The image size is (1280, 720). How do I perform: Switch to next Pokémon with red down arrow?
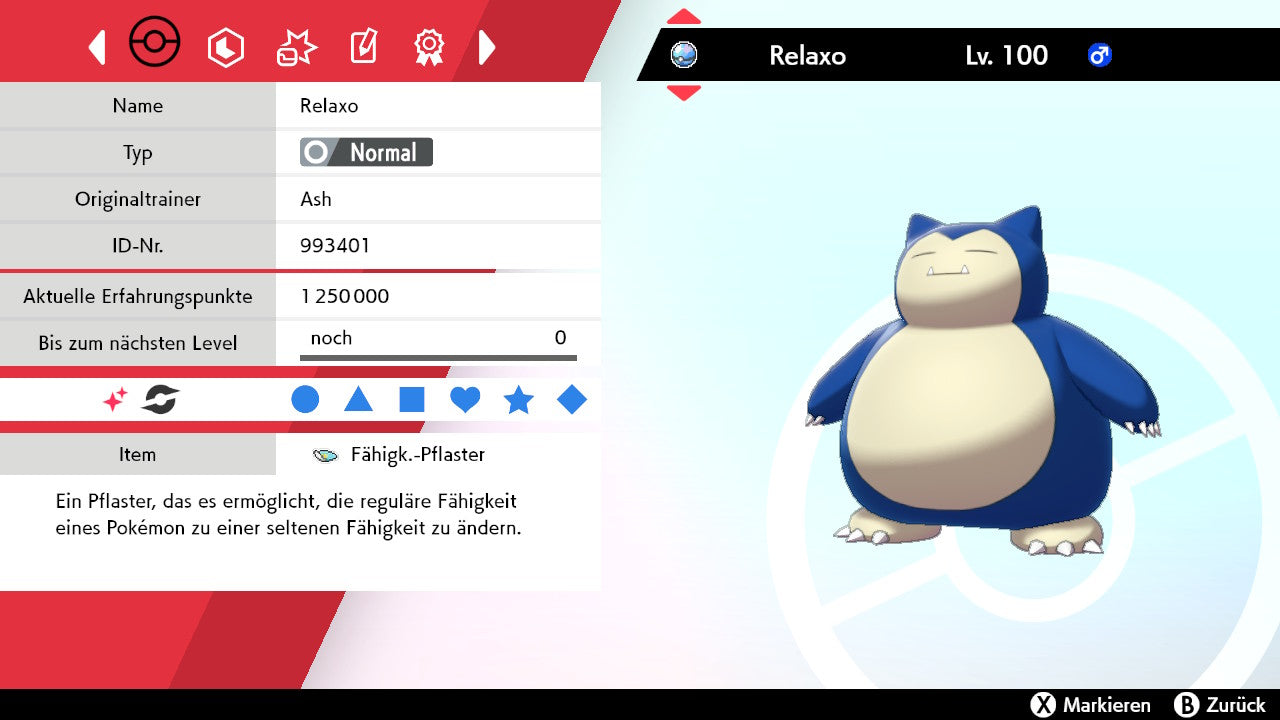683,93
